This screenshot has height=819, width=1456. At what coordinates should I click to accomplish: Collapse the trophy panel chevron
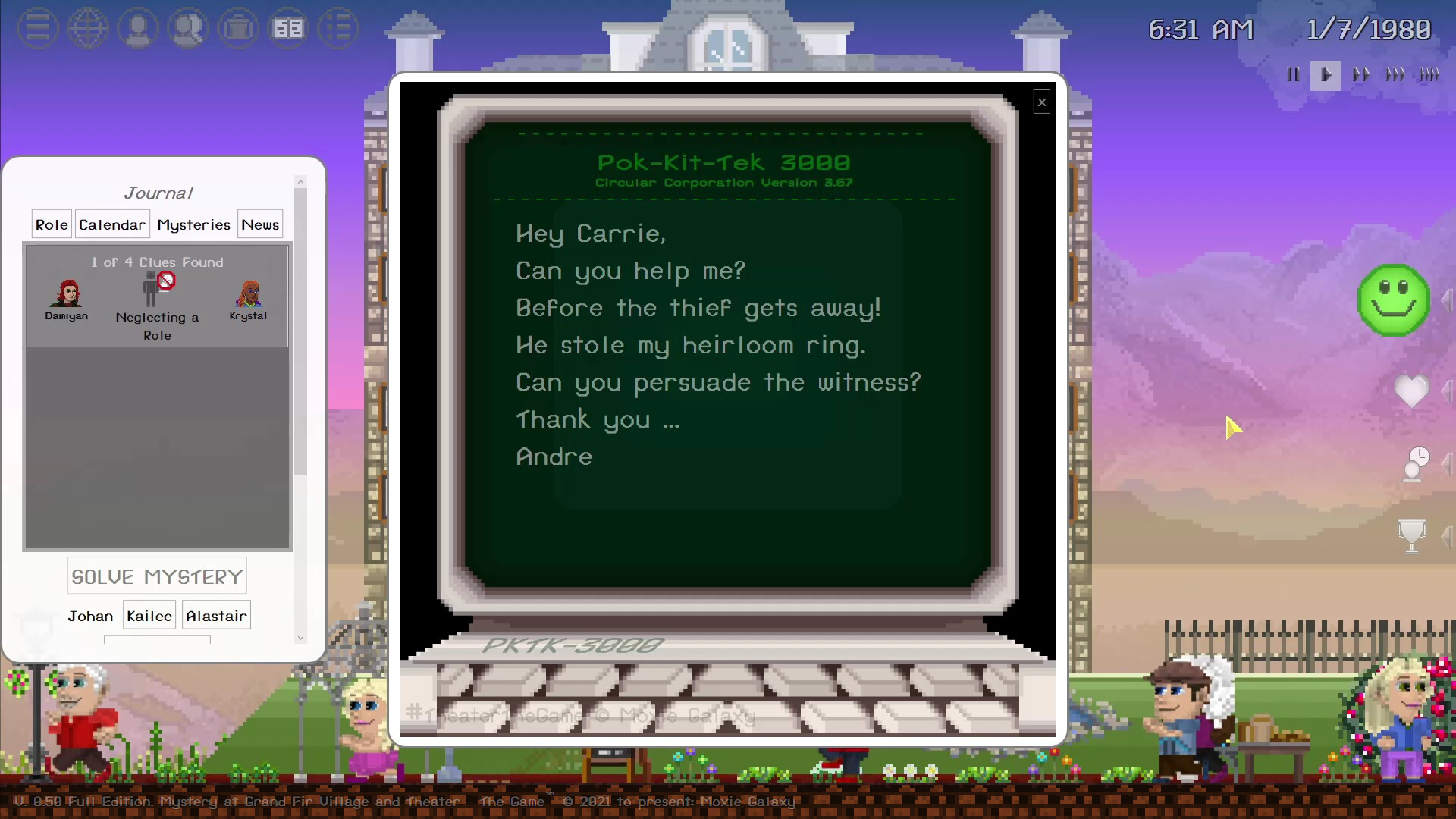pyautogui.click(x=1448, y=536)
